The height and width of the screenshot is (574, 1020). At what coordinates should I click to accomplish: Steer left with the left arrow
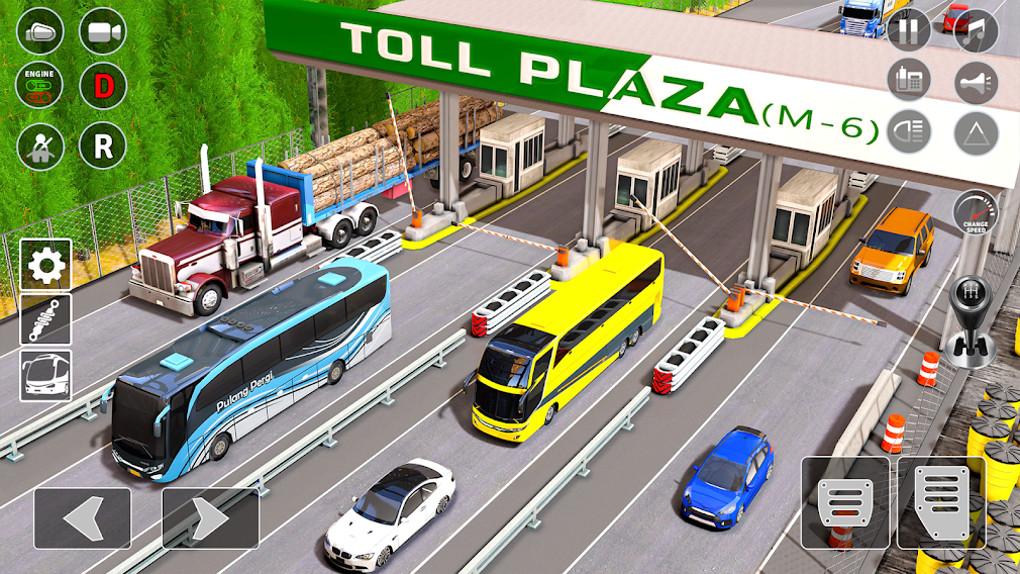coord(82,518)
